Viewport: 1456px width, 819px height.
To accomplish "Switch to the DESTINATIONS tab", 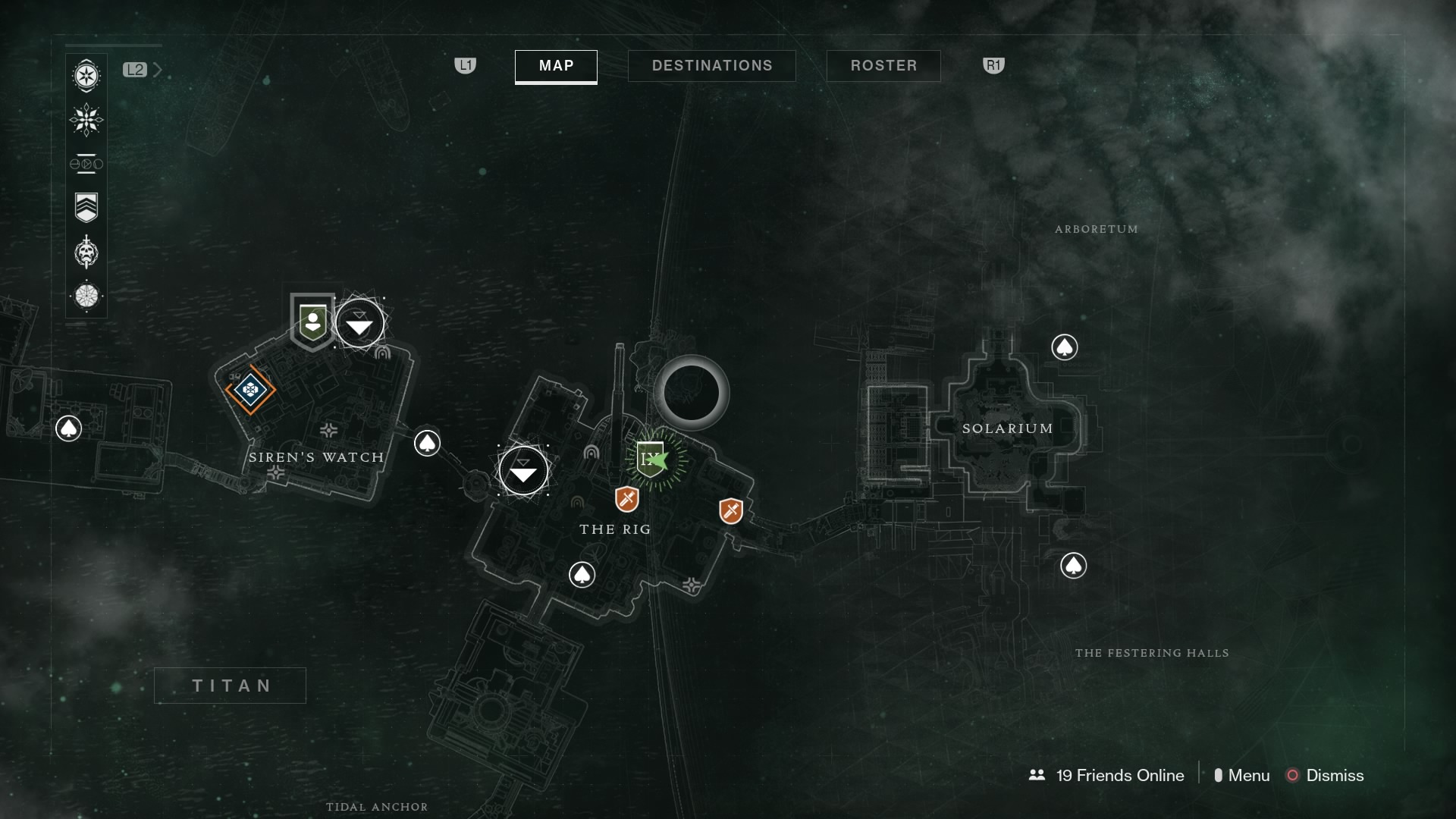I will pos(711,65).
